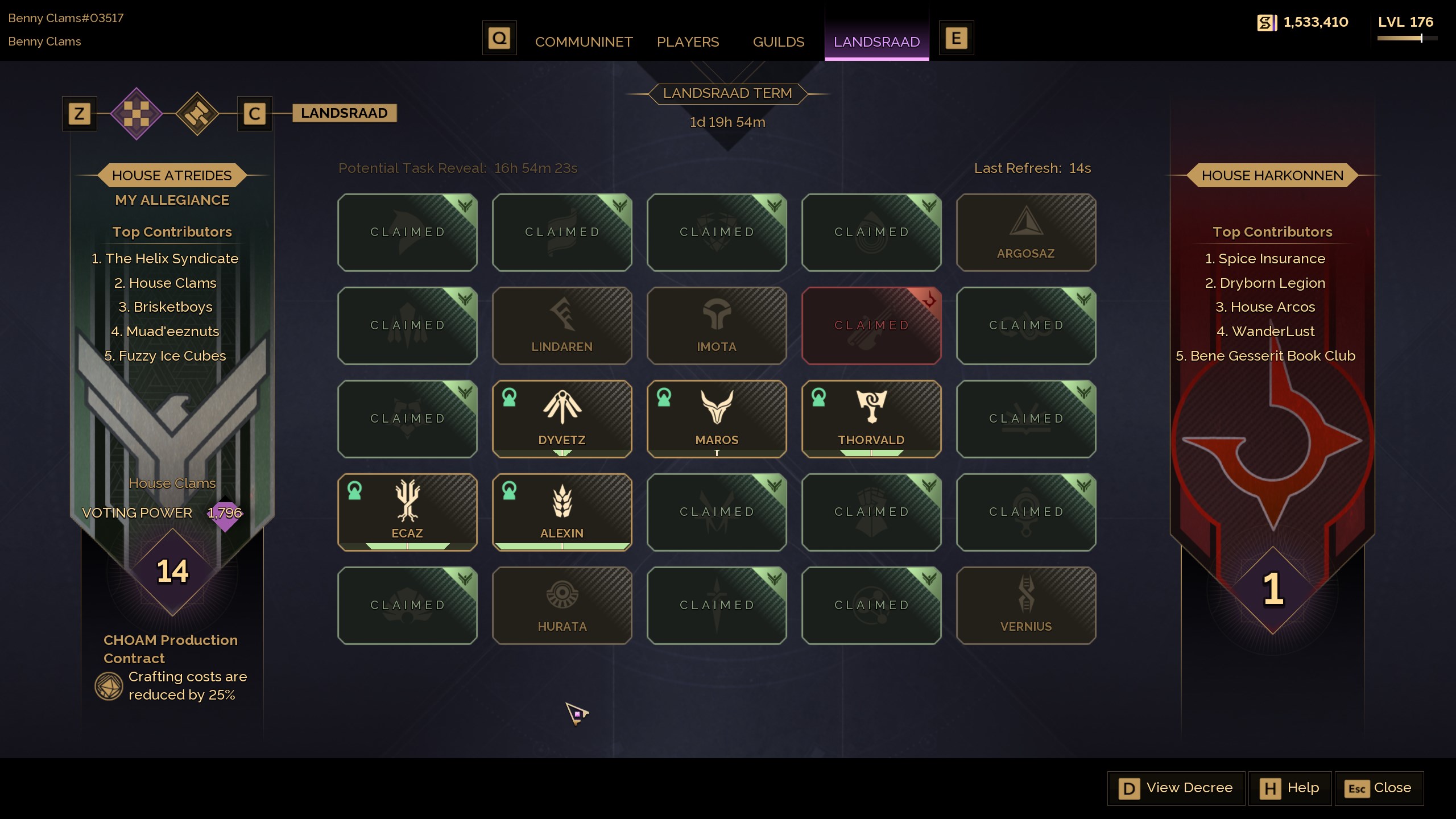Open the Imota house tile
Screen dimensions: 1456x819
(717, 326)
